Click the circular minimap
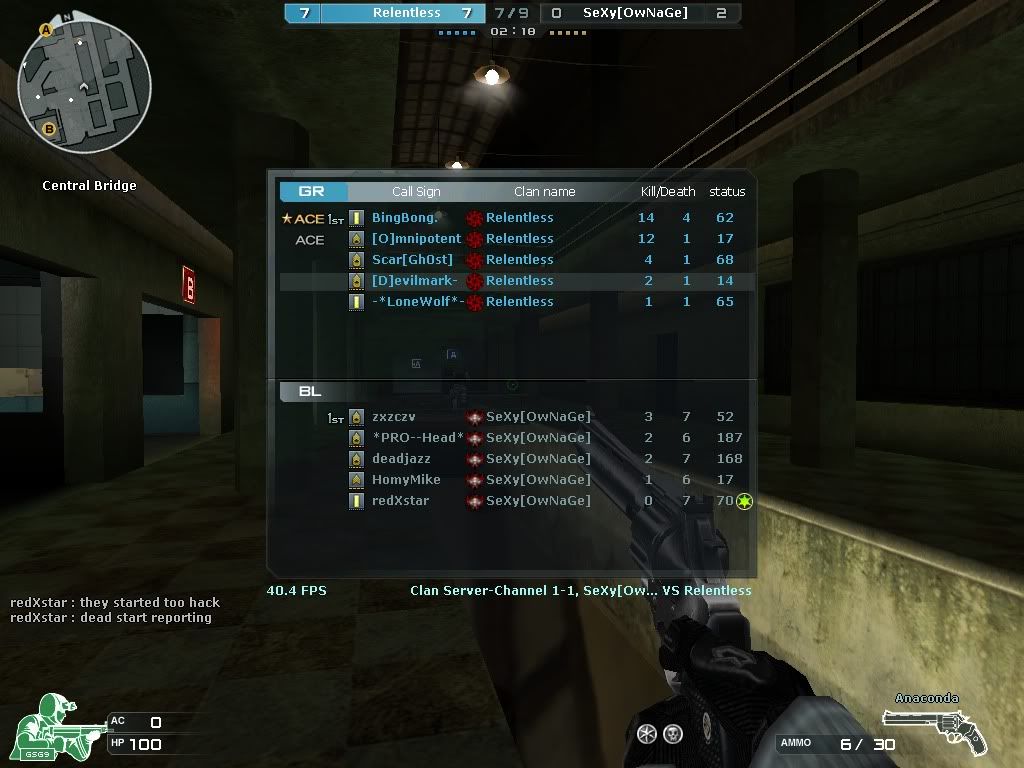This screenshot has height=768, width=1024. tap(84, 83)
